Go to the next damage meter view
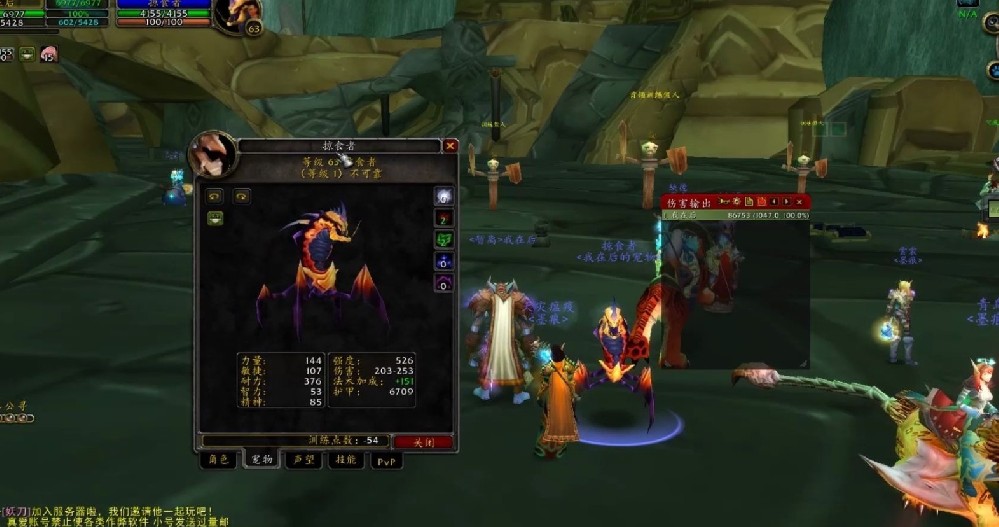This screenshot has height=527, width=999. coord(787,202)
